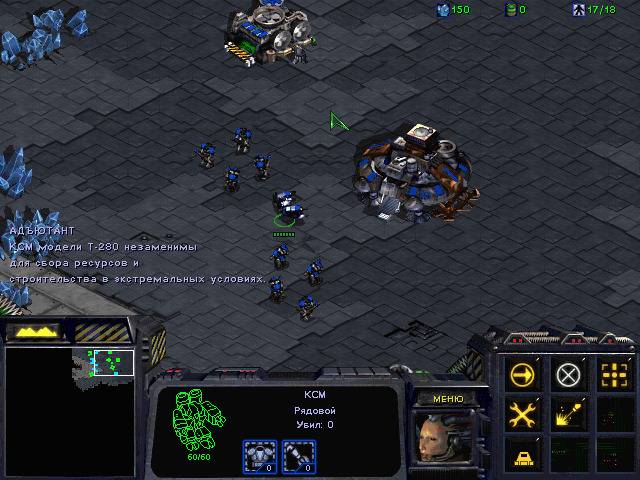Issue the Stop command with the crossed-circle icon

pos(568,376)
